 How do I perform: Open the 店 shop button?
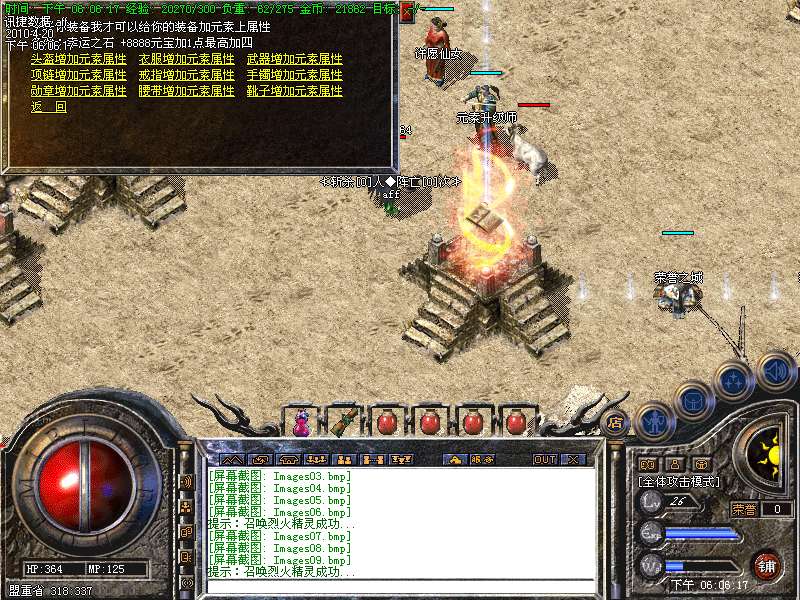[615, 422]
